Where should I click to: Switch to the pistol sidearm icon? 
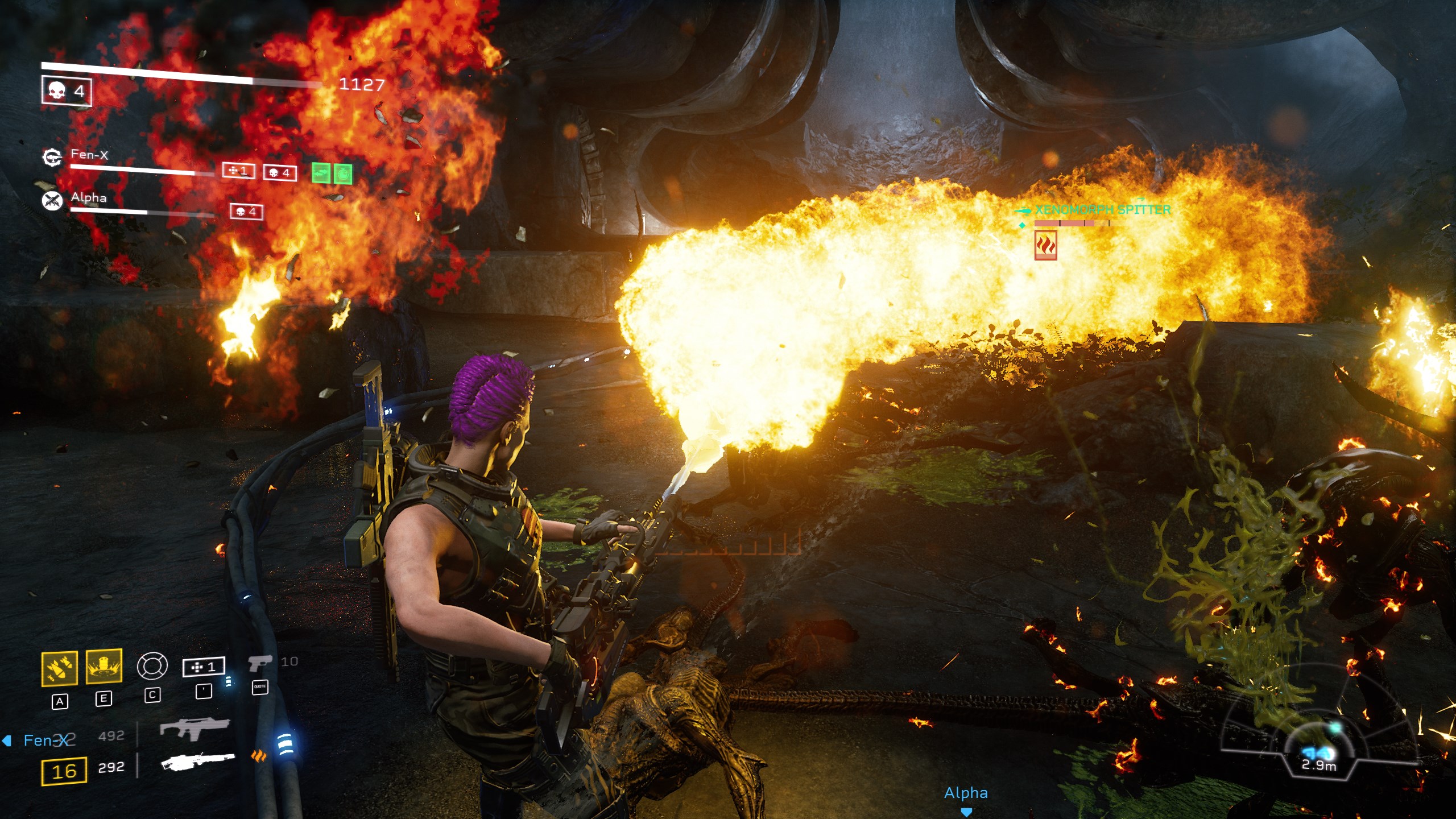point(259,663)
